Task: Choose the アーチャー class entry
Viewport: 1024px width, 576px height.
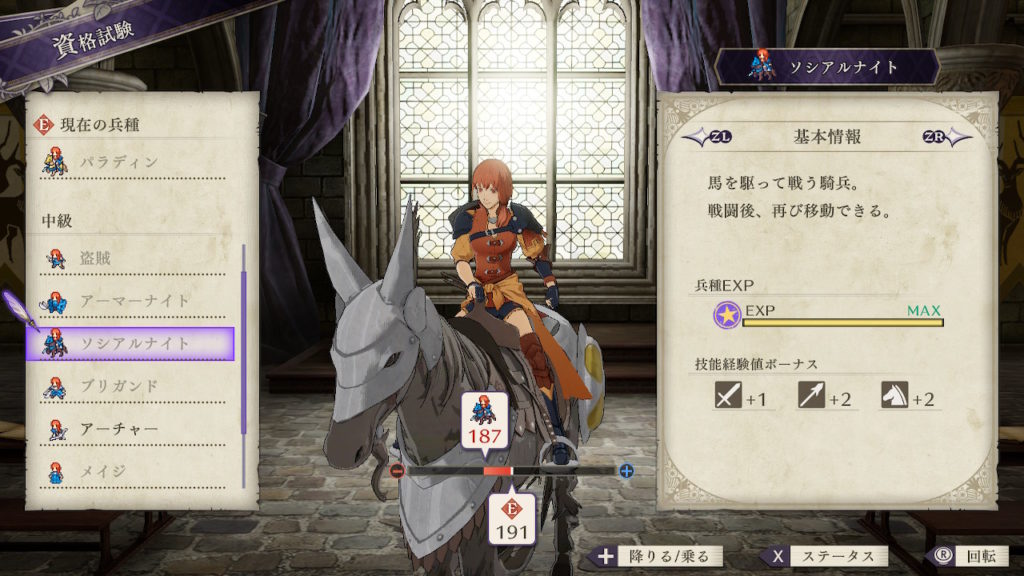Action: (130, 429)
